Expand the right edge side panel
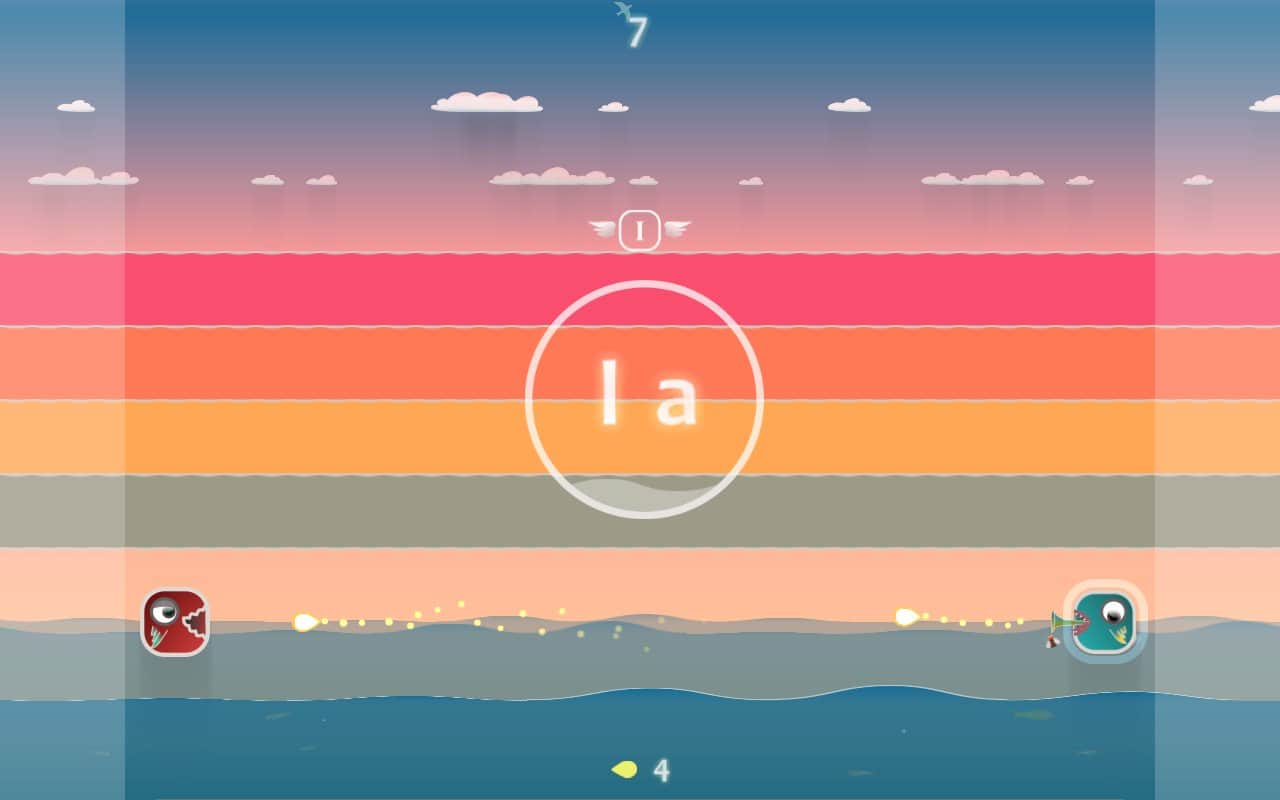The height and width of the screenshot is (800, 1280). tap(1220, 400)
